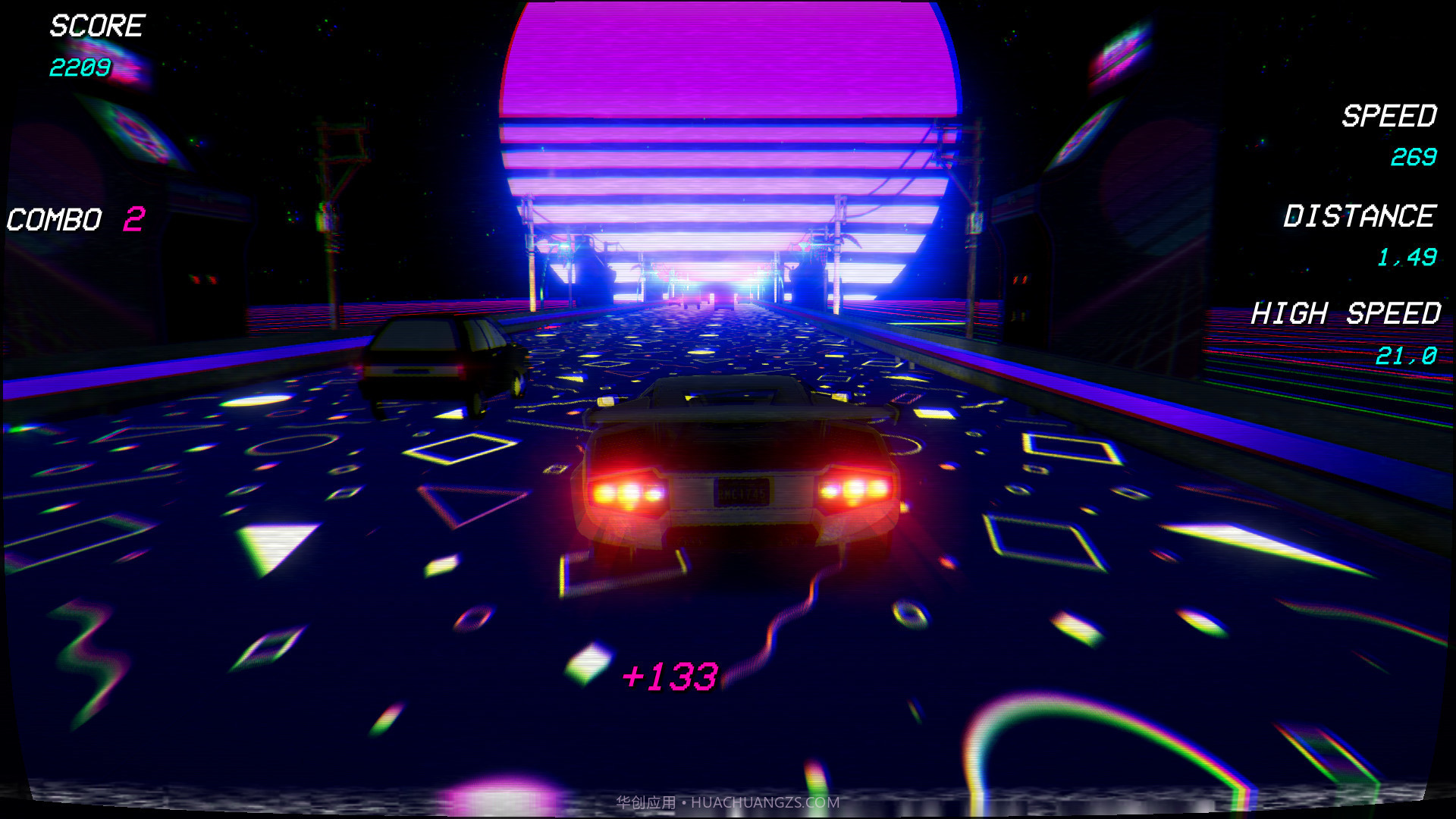Click the pink +133 score popup
This screenshot has width=1456, height=819.
670,674
